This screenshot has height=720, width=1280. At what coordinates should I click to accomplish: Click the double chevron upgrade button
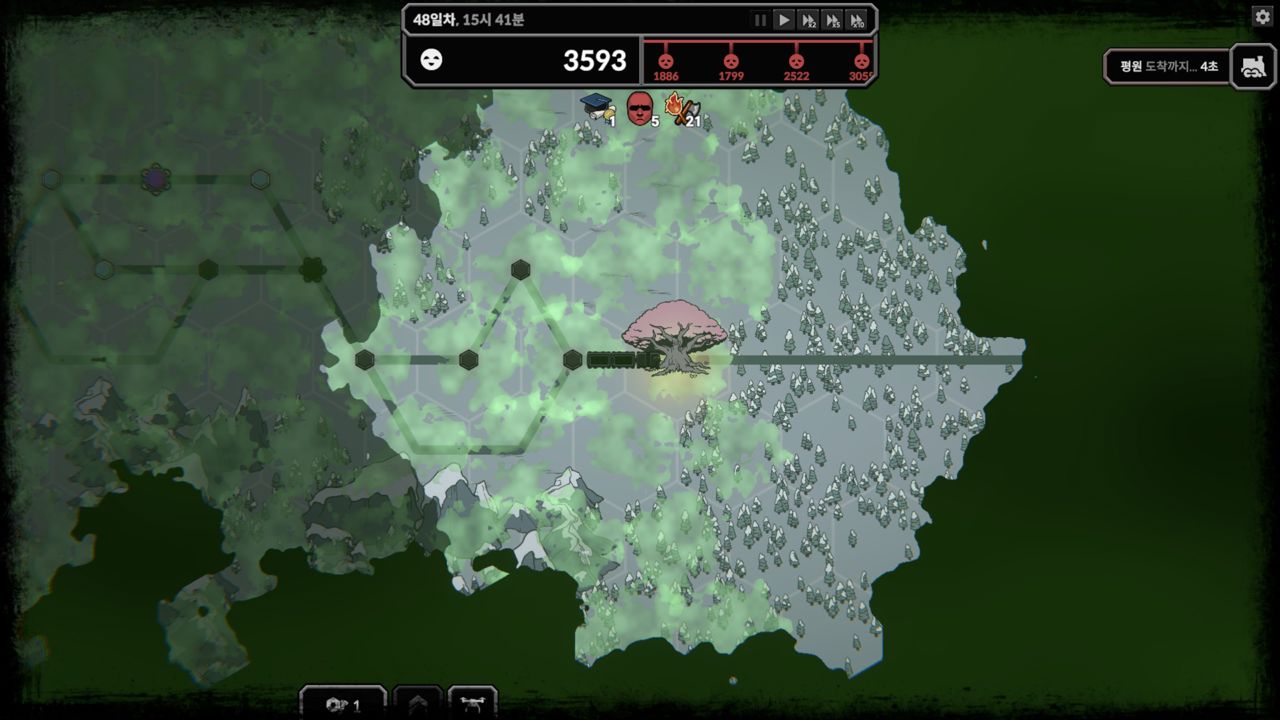pos(418,704)
